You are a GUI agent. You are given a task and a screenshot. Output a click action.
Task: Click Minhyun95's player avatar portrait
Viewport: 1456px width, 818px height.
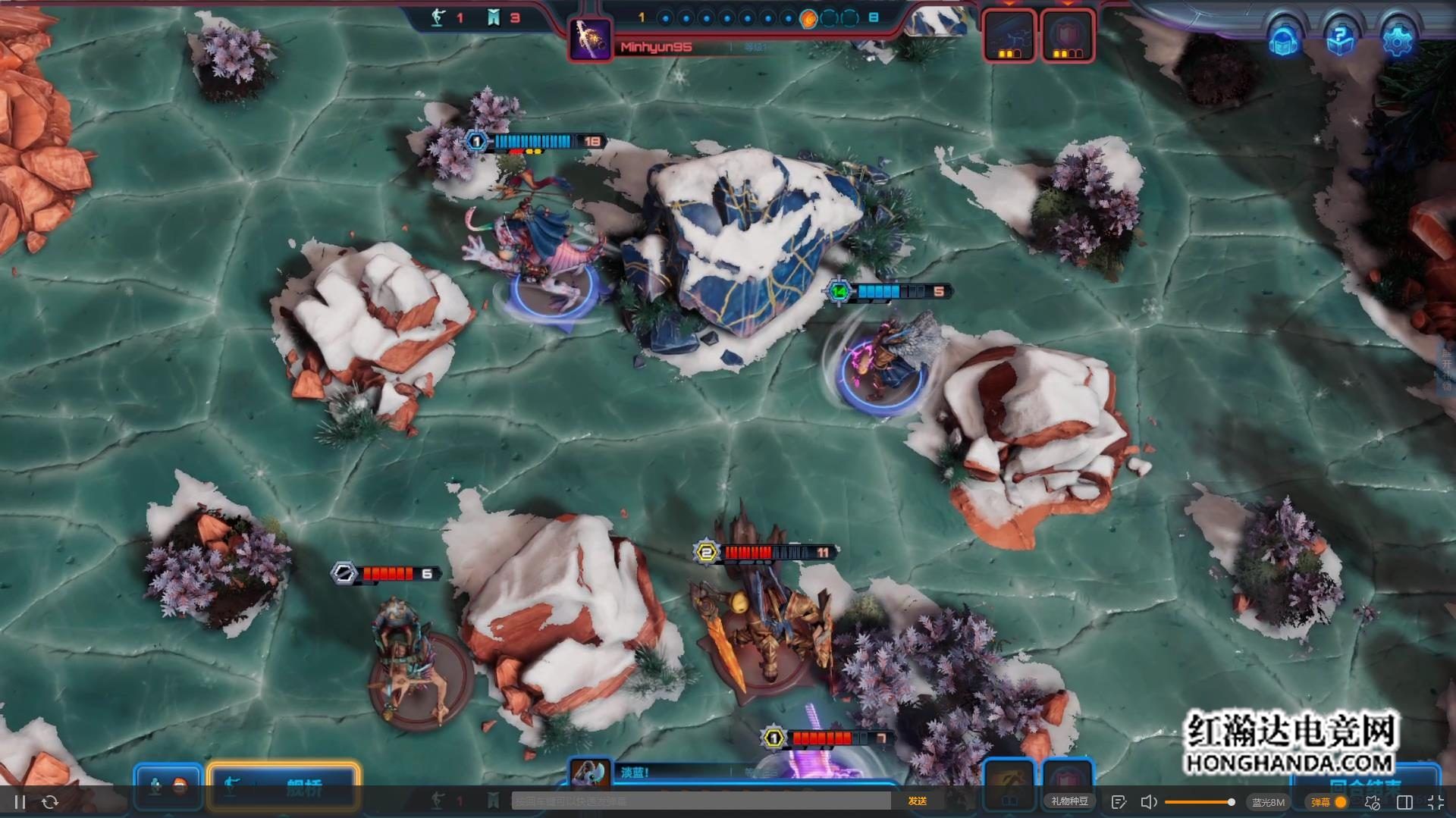590,38
